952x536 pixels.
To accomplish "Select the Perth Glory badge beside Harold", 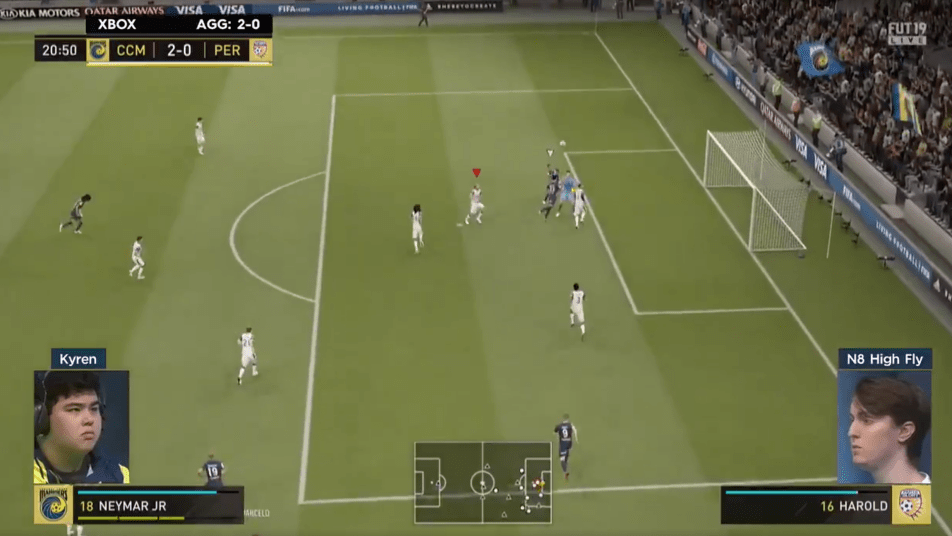I will click(910, 505).
